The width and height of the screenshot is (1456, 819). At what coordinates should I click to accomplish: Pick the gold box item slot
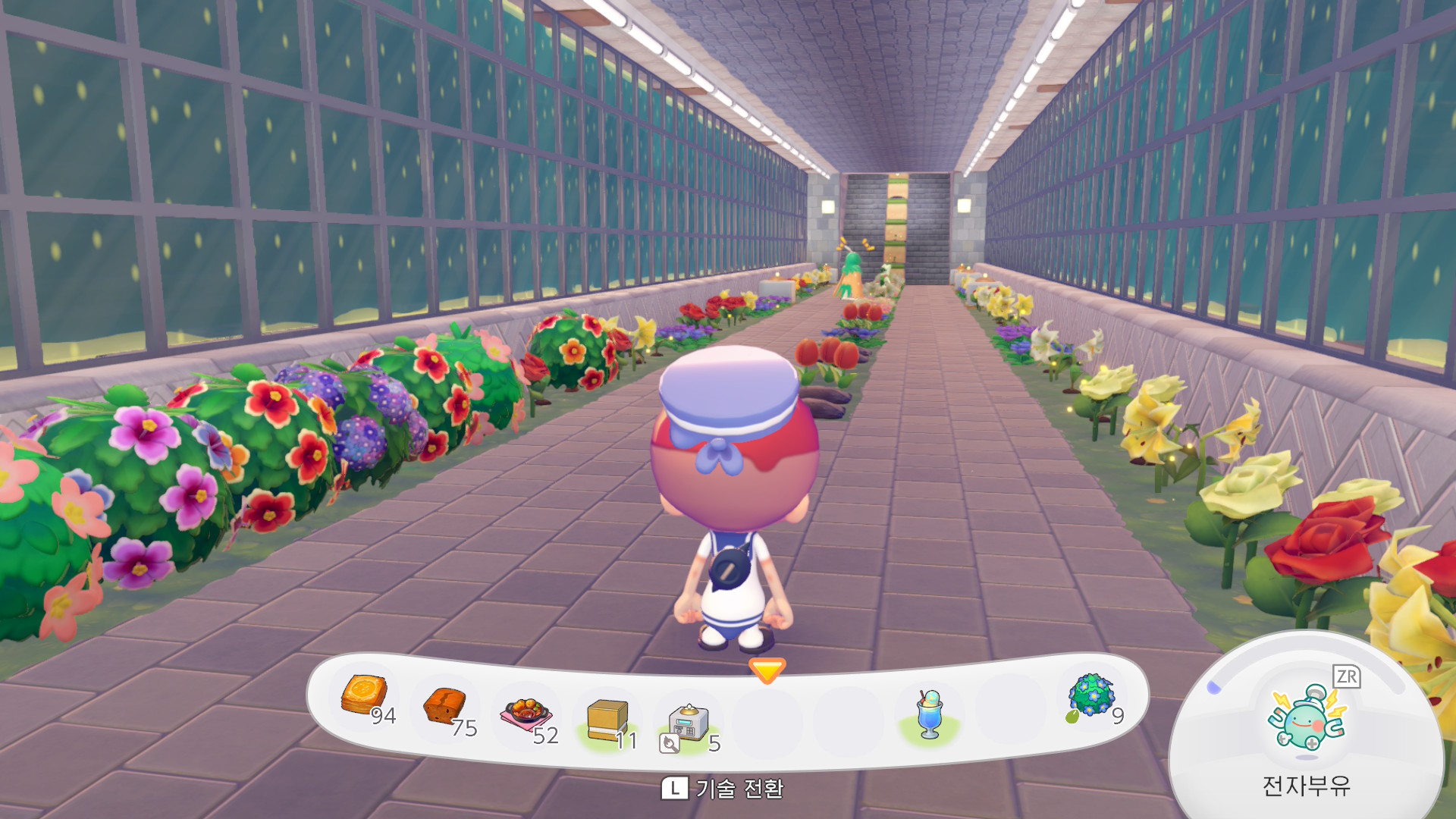(607, 720)
